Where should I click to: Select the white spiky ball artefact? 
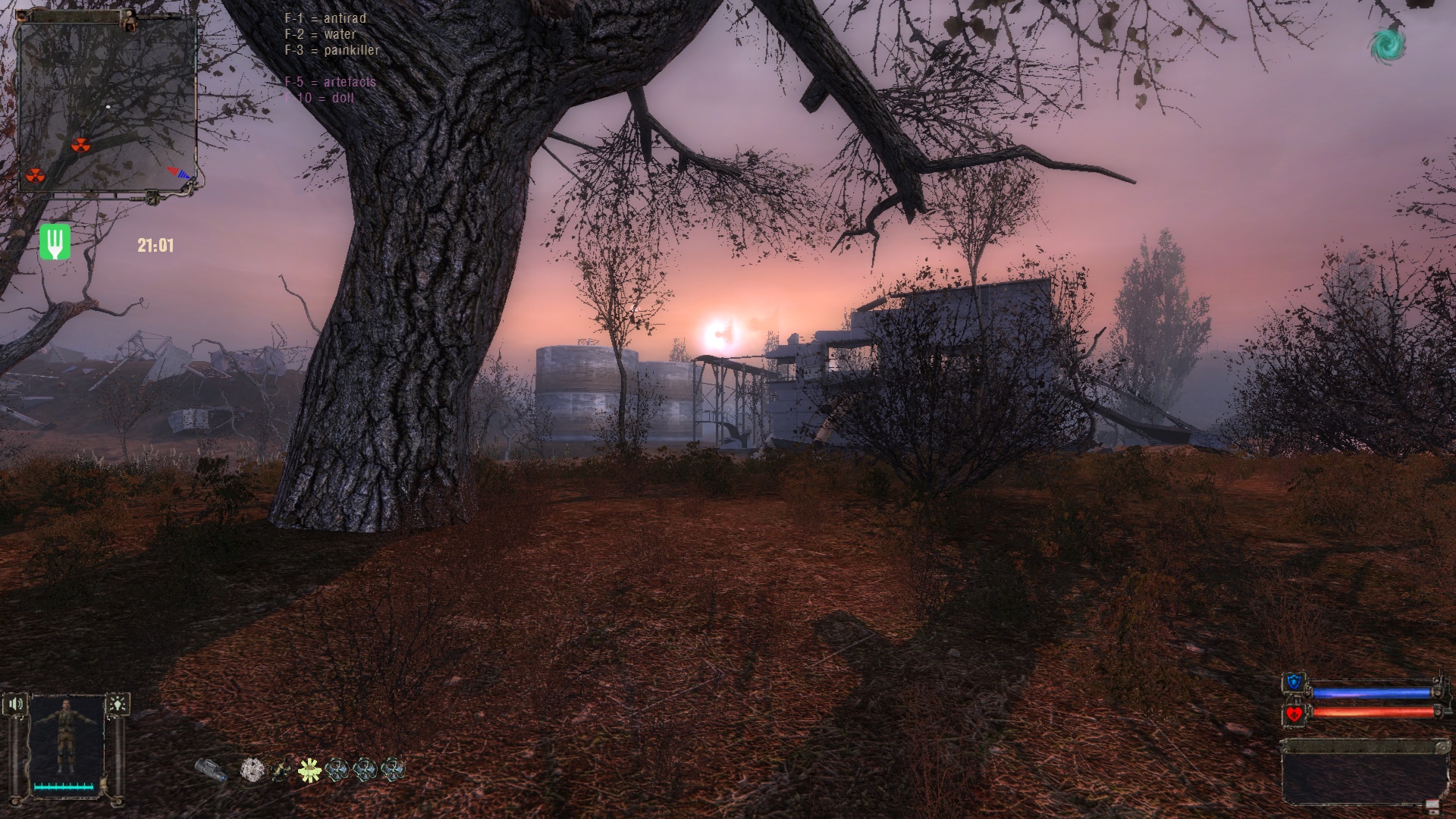(252, 770)
